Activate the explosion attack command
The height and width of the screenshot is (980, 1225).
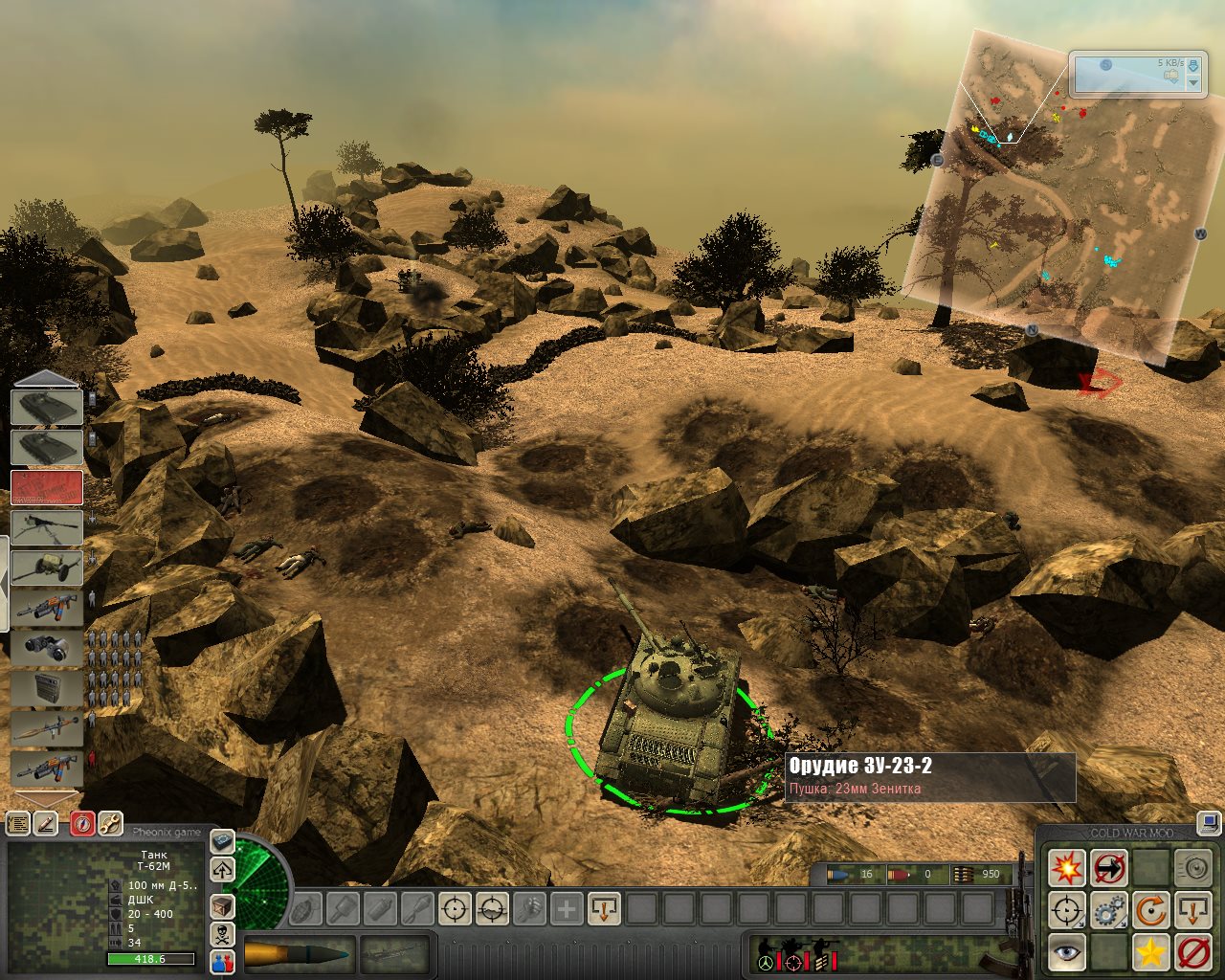(1066, 868)
